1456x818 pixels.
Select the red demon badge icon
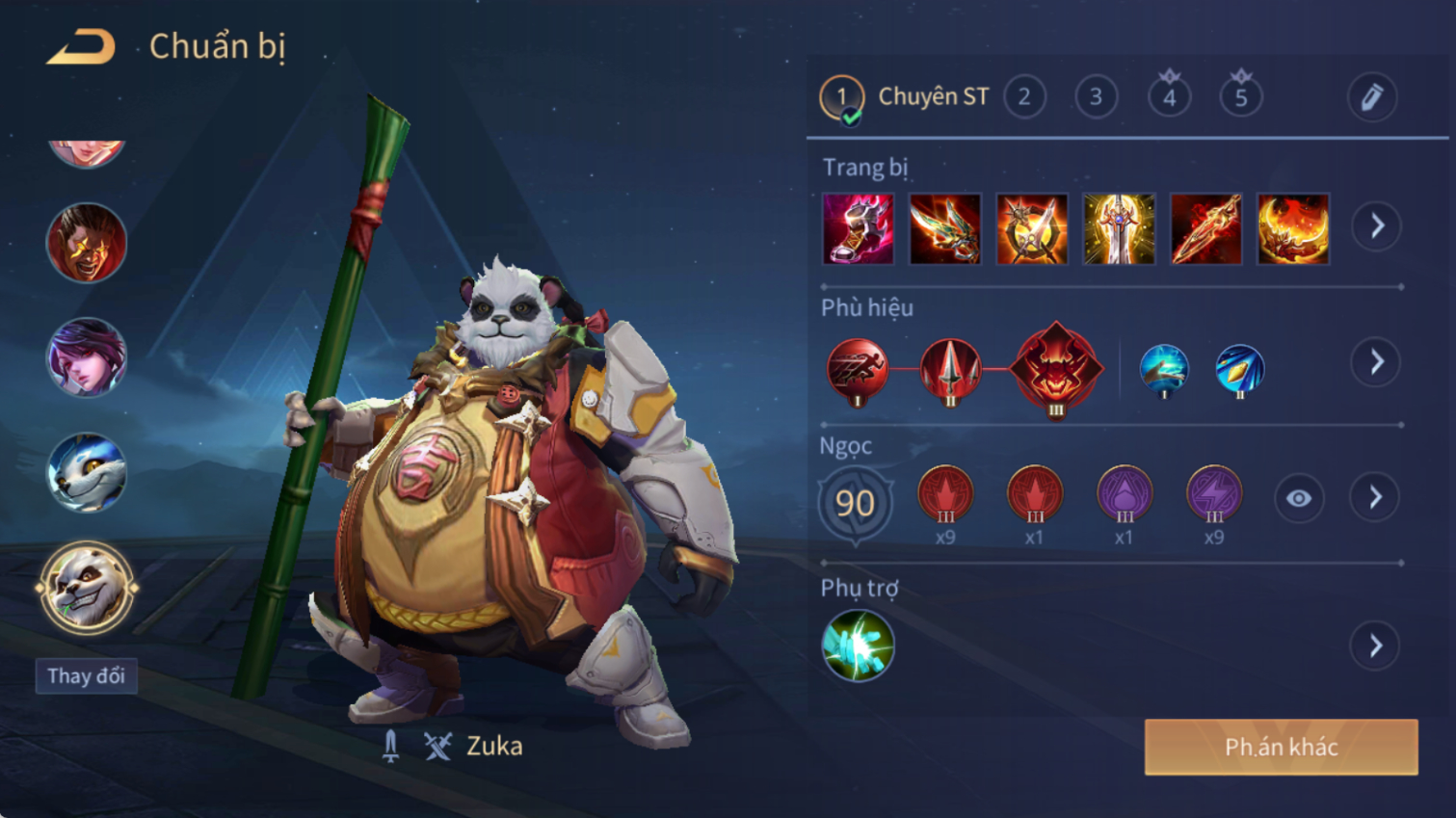(x=1056, y=368)
